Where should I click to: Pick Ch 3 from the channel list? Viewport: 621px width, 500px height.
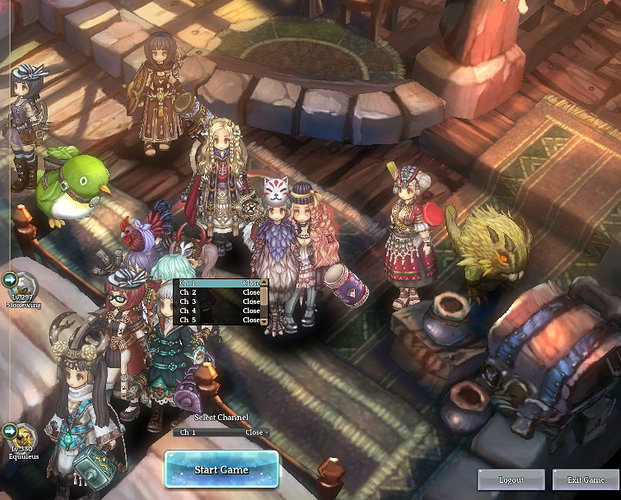210,301
